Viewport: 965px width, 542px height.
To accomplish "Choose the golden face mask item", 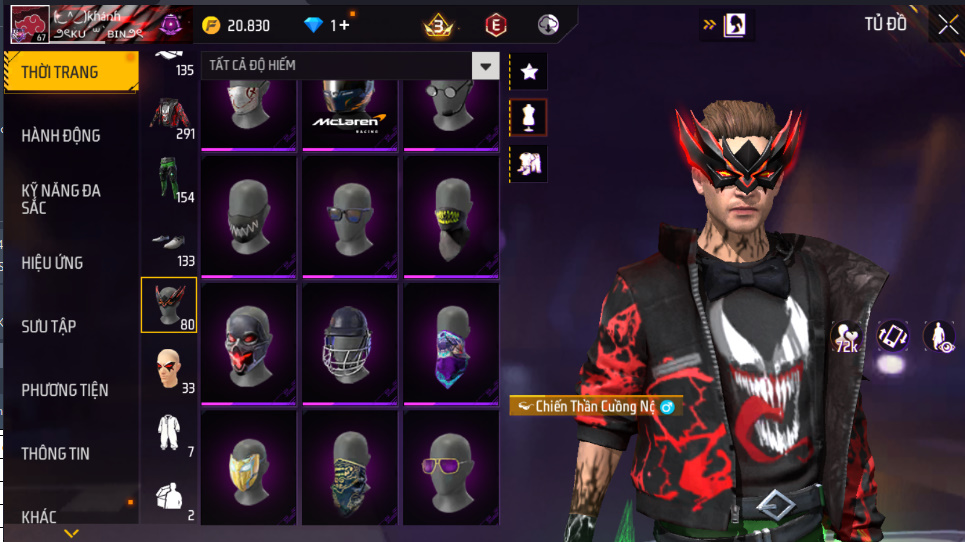I will 249,466.
